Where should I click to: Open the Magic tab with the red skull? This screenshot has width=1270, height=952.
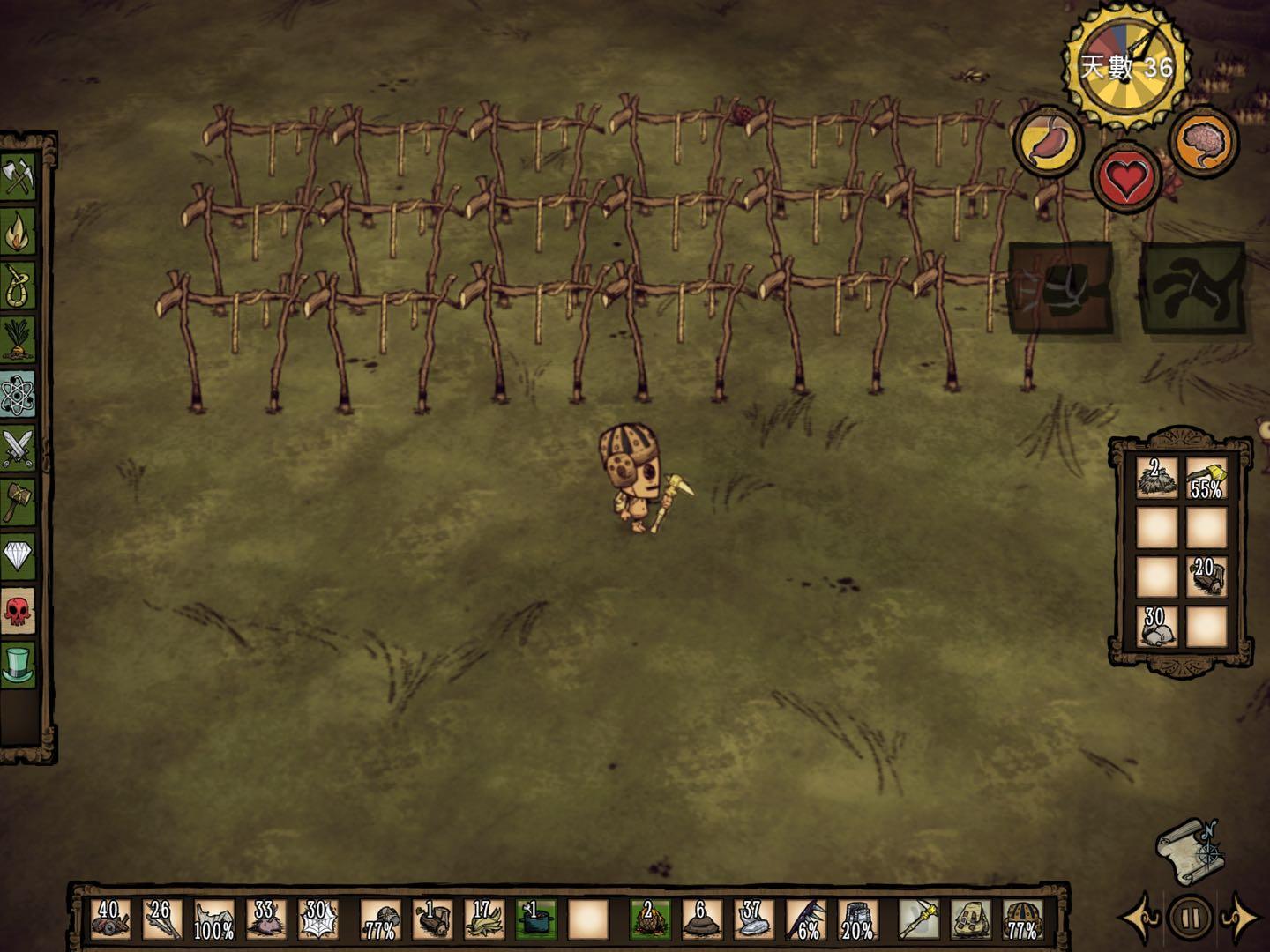[18, 610]
